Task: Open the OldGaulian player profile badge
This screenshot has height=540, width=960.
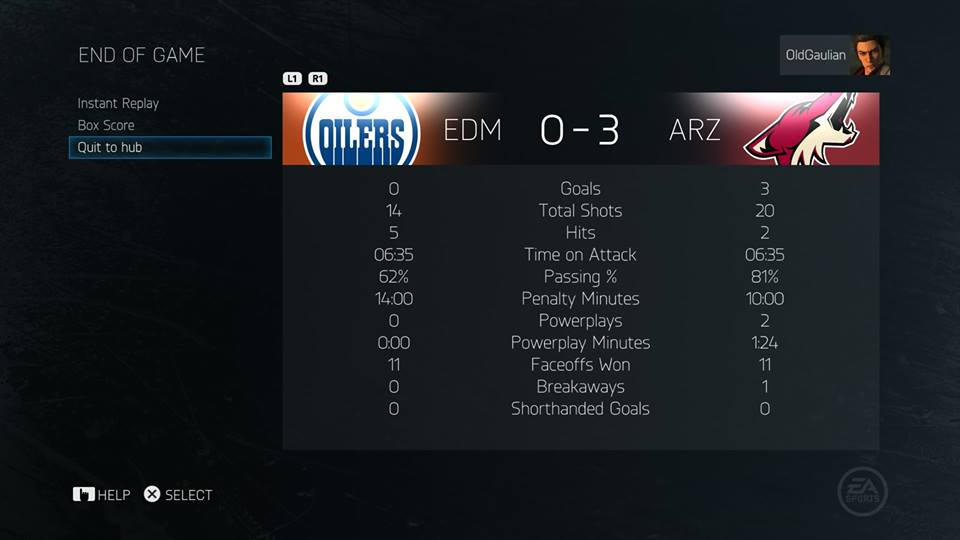Action: 834,56
